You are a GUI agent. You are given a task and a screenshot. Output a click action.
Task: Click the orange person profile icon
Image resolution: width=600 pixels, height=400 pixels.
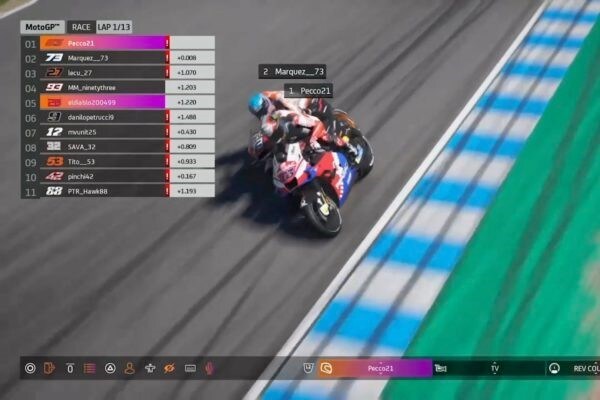tap(130, 368)
